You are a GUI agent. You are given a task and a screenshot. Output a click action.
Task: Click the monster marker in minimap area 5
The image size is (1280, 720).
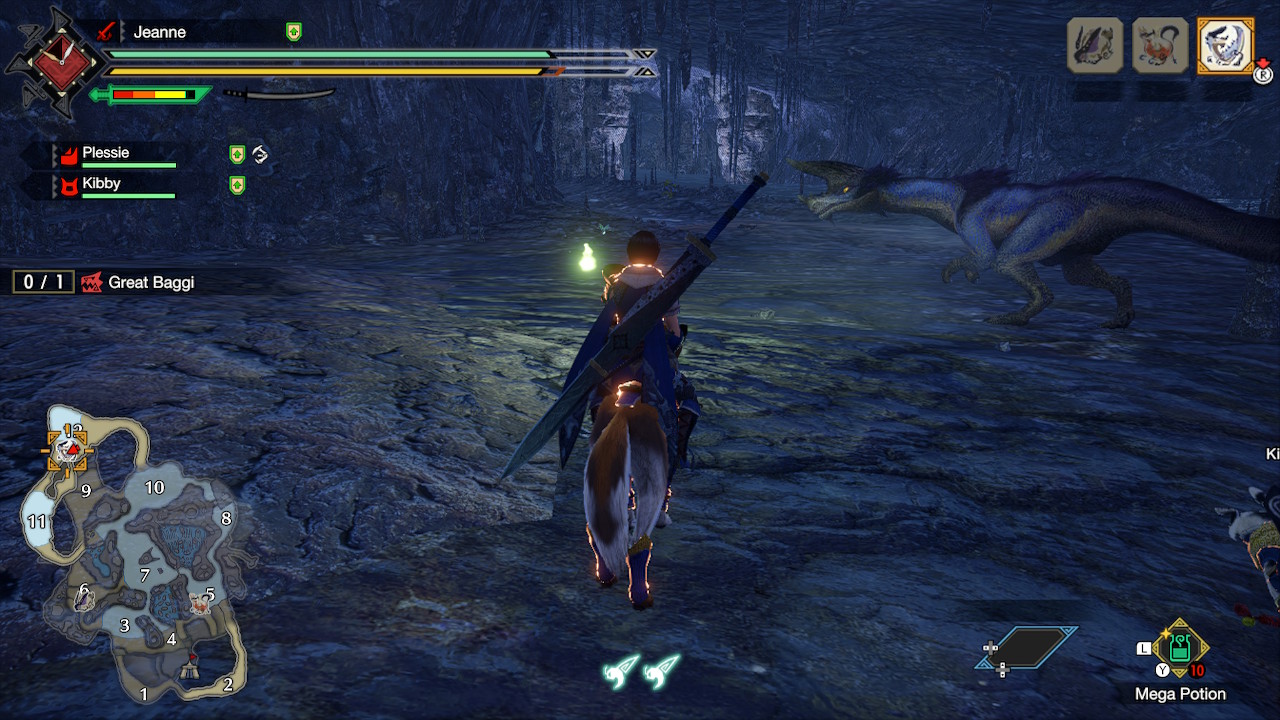tap(200, 603)
